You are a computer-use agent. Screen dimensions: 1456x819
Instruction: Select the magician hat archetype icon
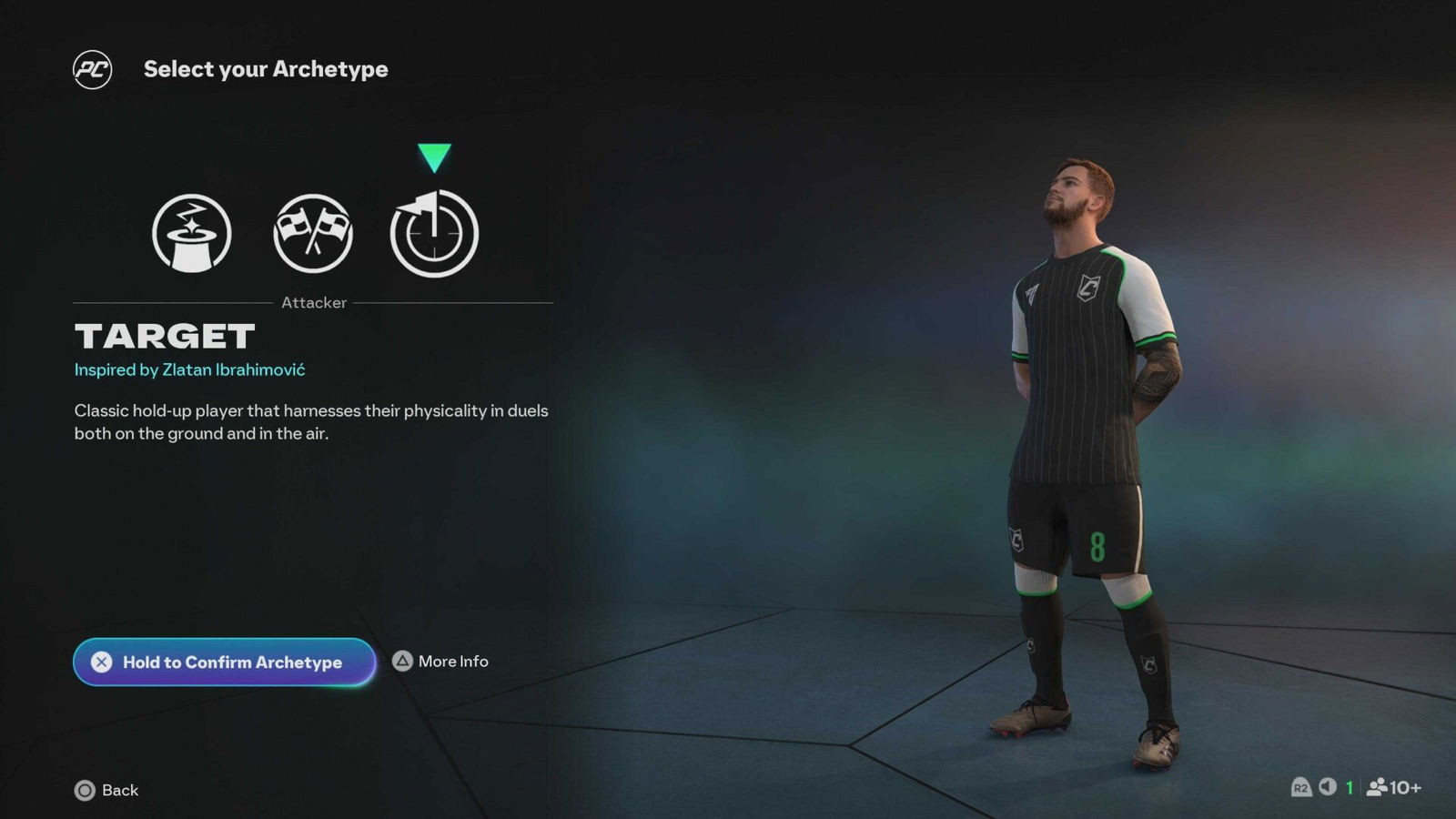192,232
